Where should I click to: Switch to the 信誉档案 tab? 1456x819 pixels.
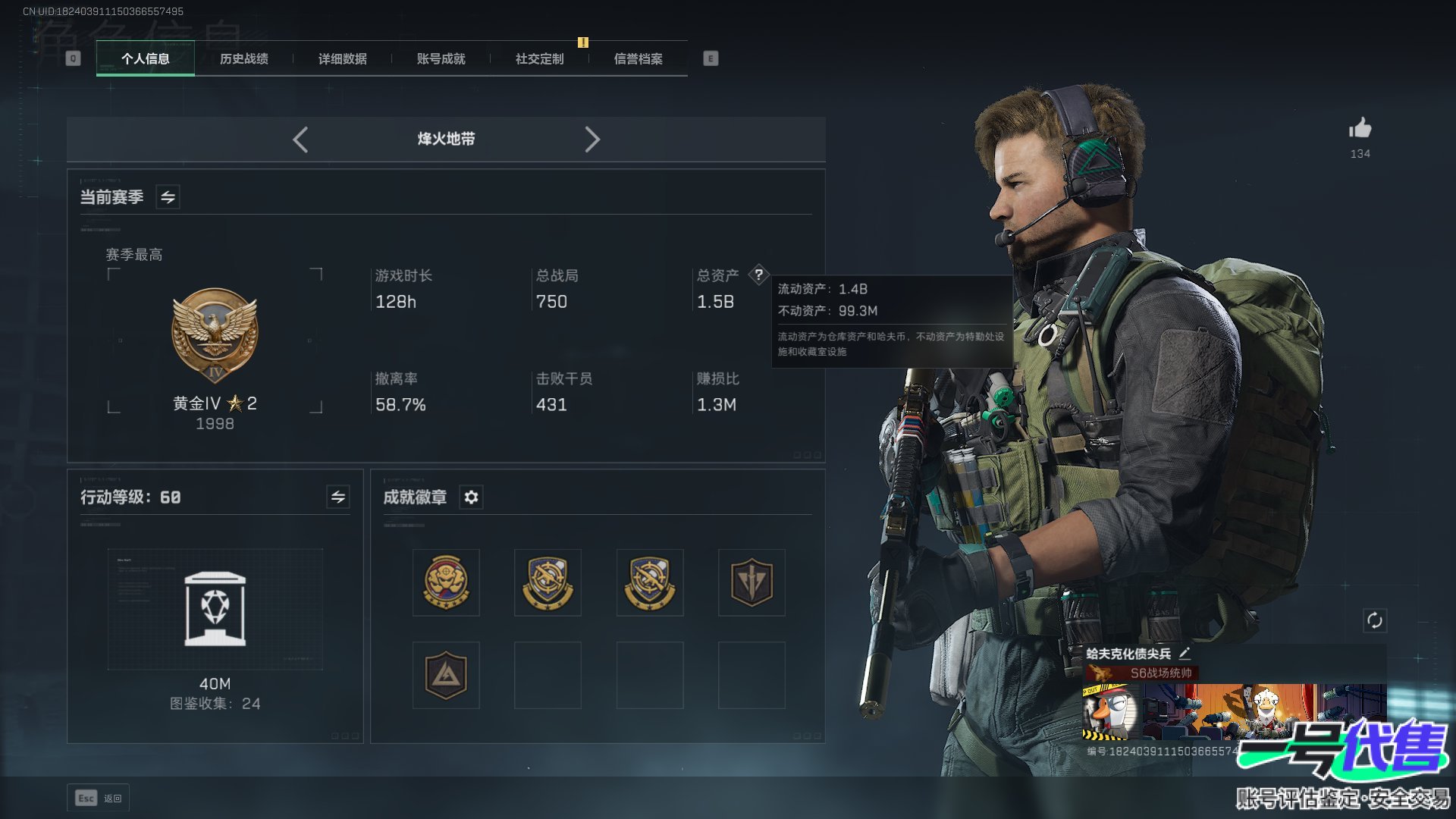(x=638, y=58)
